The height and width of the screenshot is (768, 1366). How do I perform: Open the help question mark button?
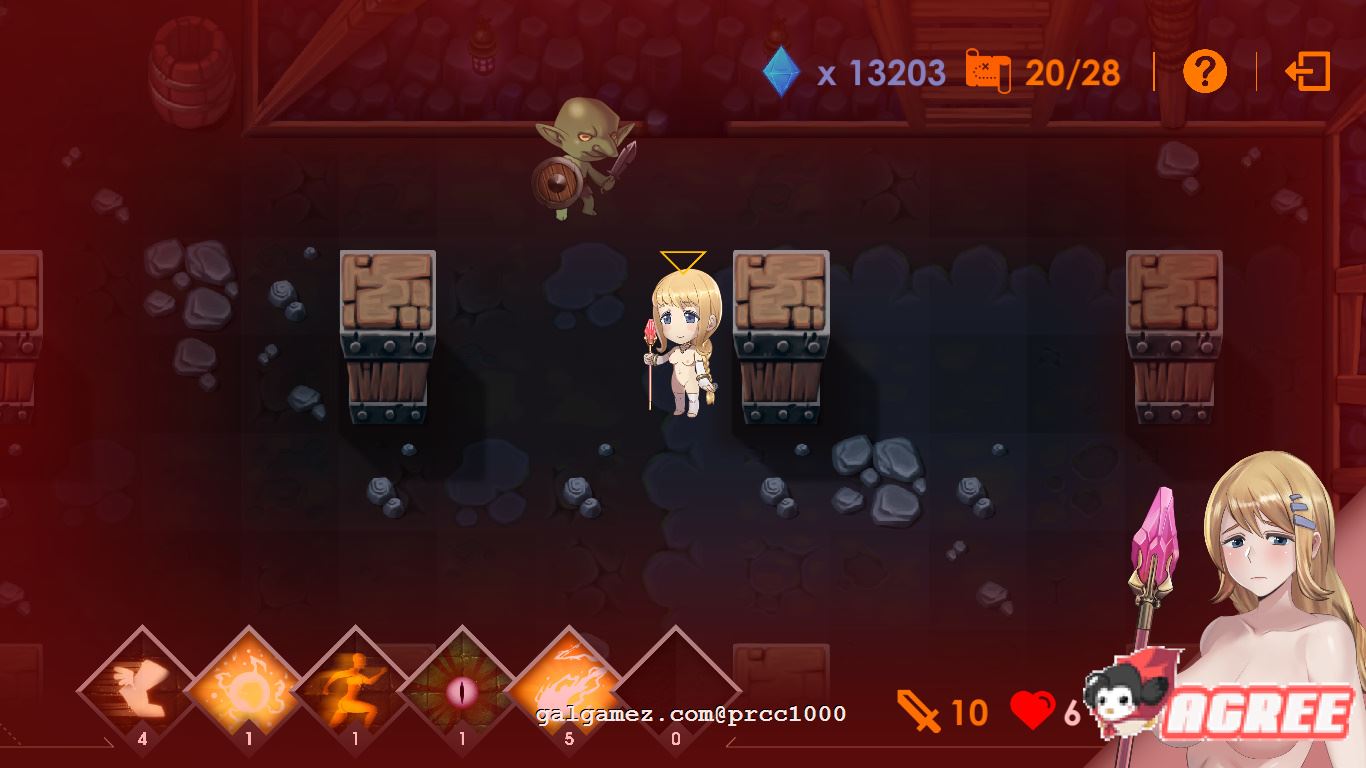1204,72
